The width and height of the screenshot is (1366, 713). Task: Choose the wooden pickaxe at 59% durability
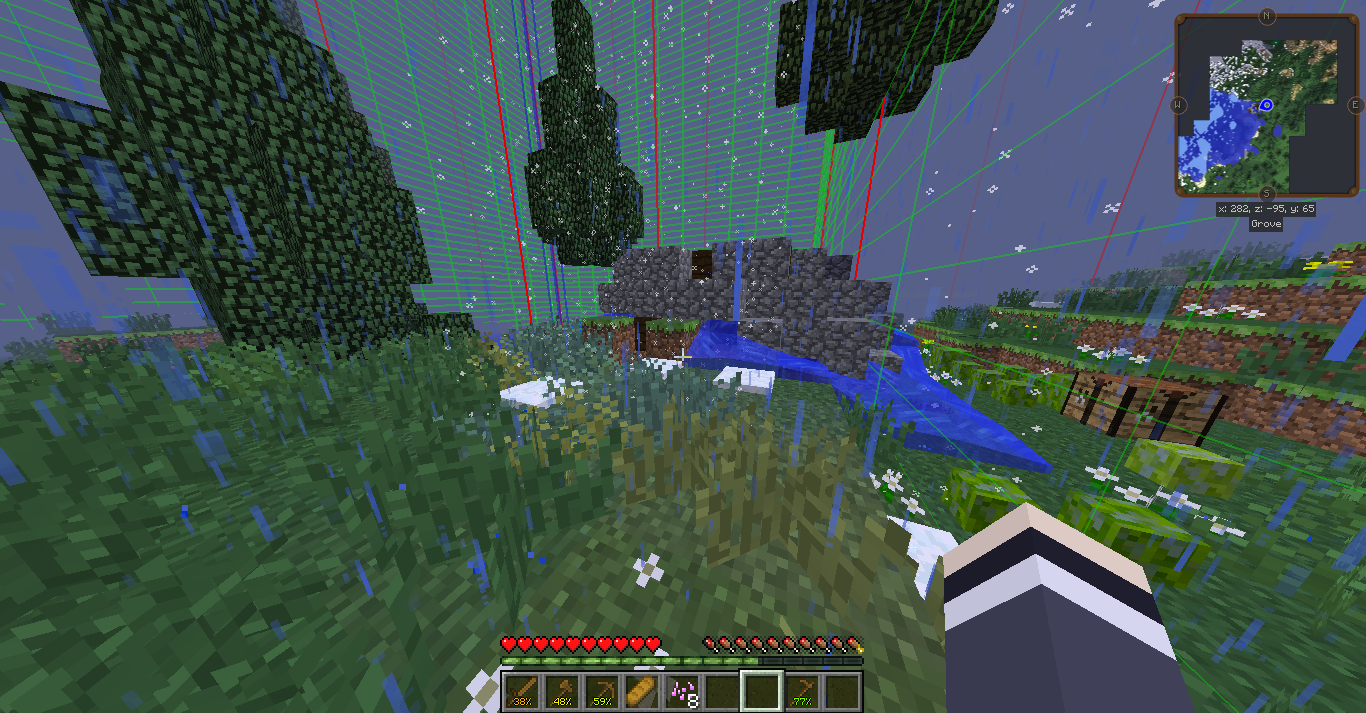(x=602, y=691)
